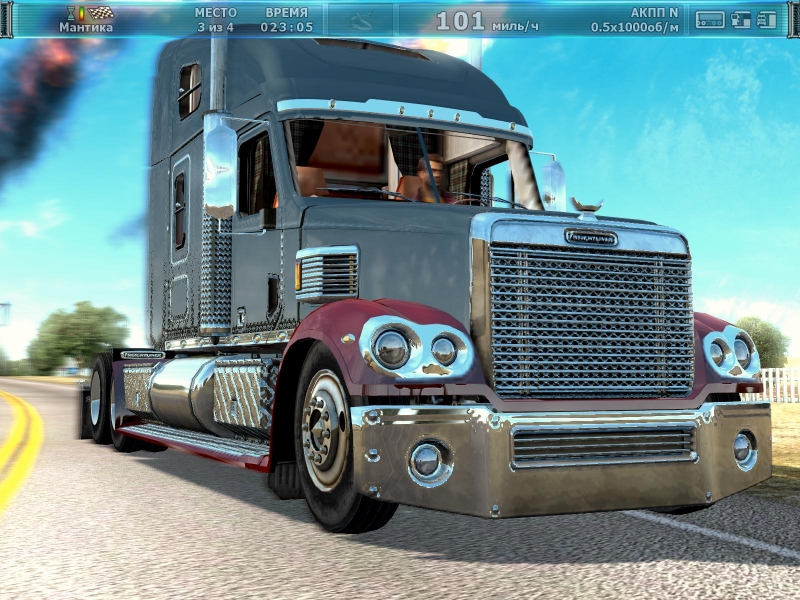The width and height of the screenshot is (800, 600).
Task: Click the faded airplane emblem in top bar
Action: (x=360, y=20)
